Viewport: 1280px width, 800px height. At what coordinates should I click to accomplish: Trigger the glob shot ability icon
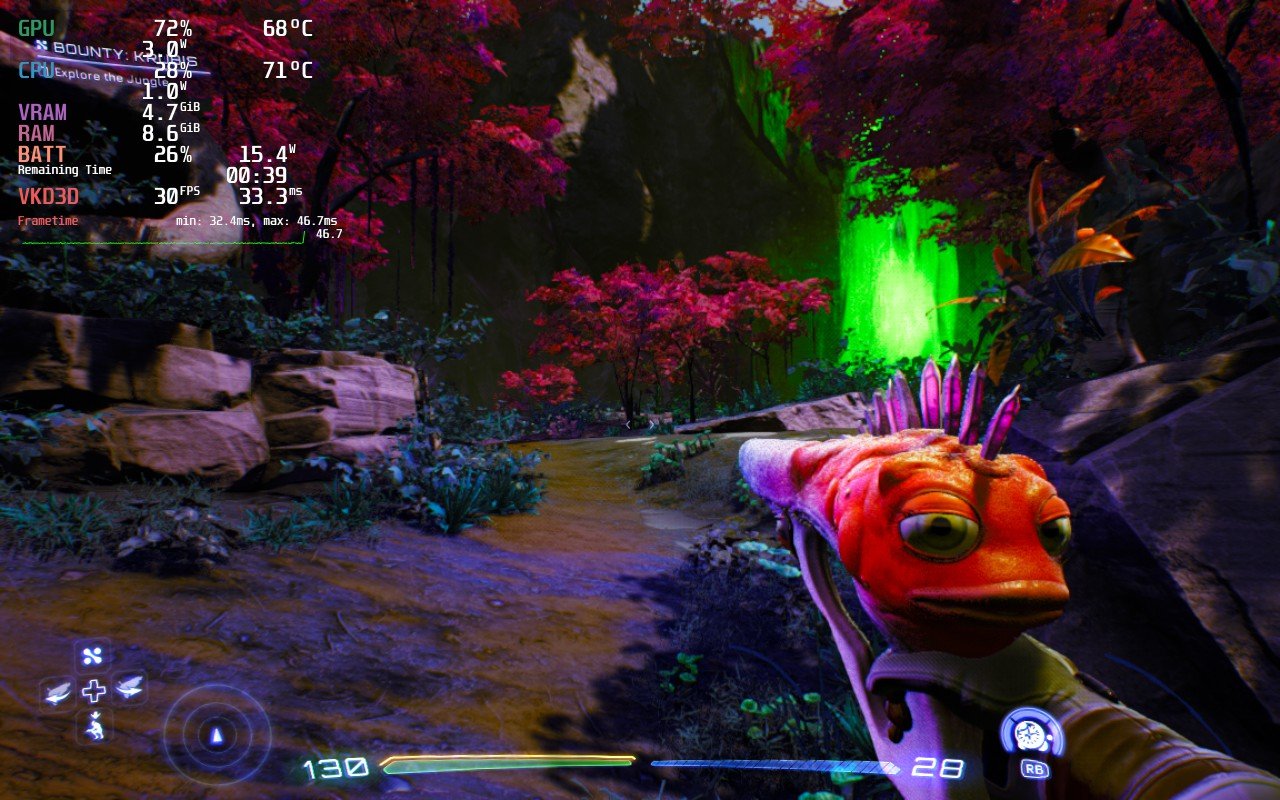pyautogui.click(x=1032, y=735)
